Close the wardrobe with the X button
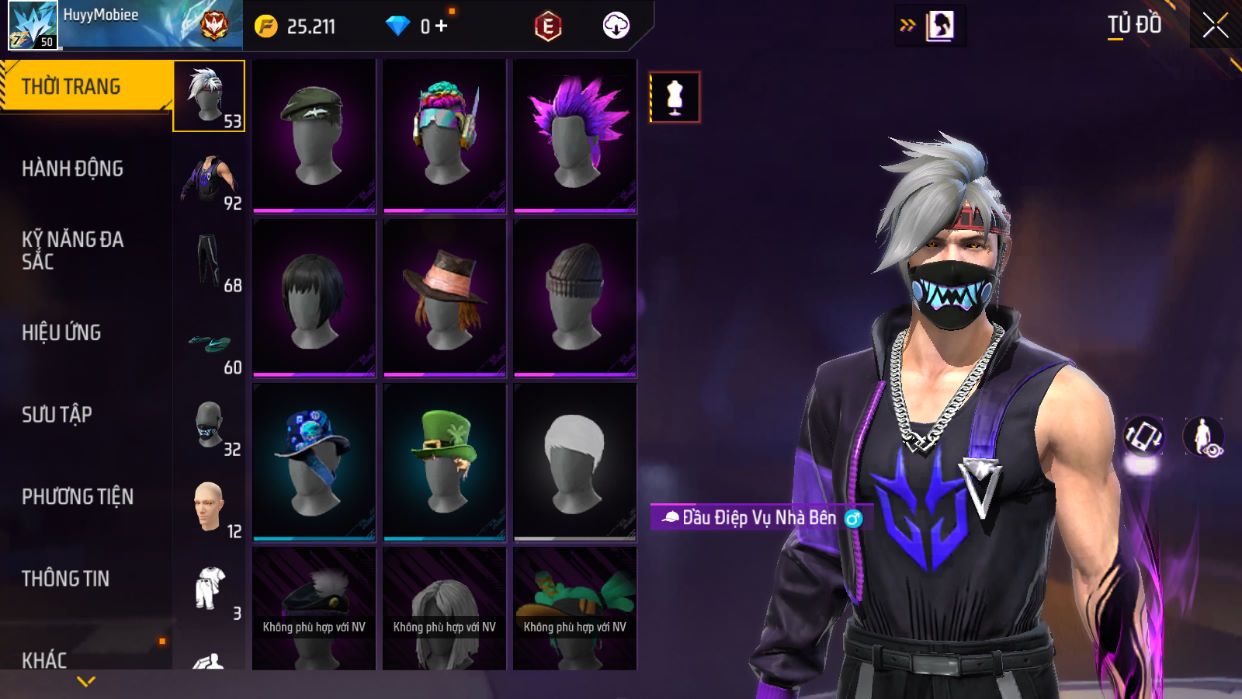 (x=1215, y=25)
